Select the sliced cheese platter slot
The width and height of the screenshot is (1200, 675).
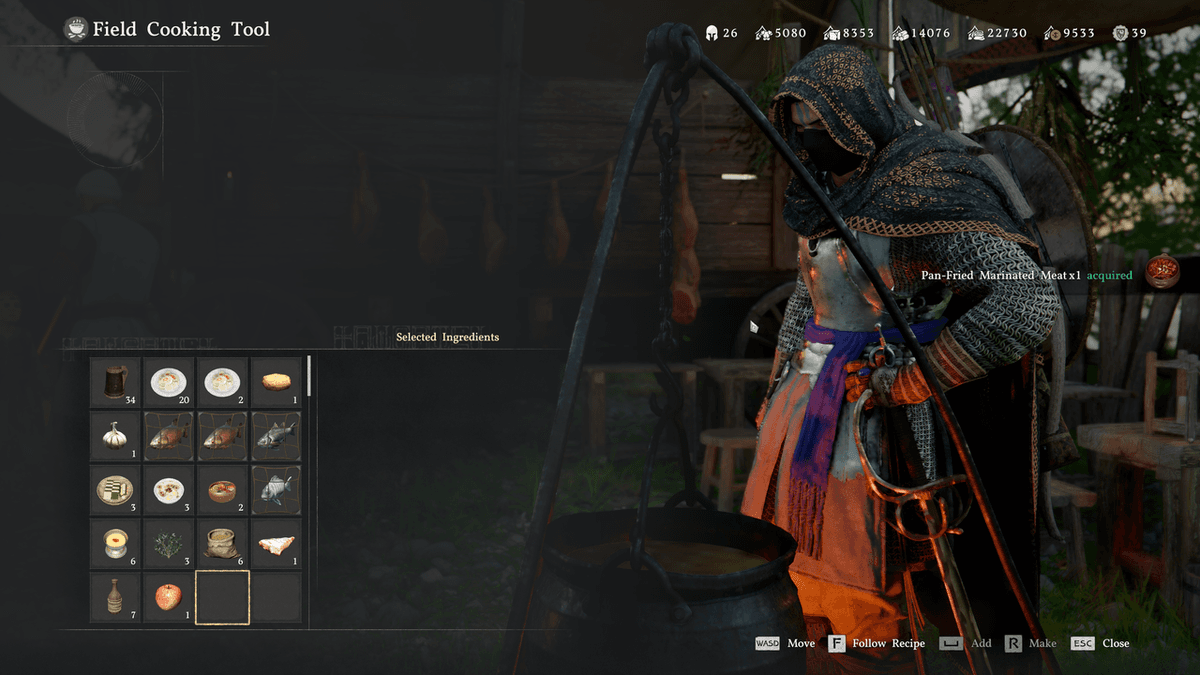tap(115, 490)
